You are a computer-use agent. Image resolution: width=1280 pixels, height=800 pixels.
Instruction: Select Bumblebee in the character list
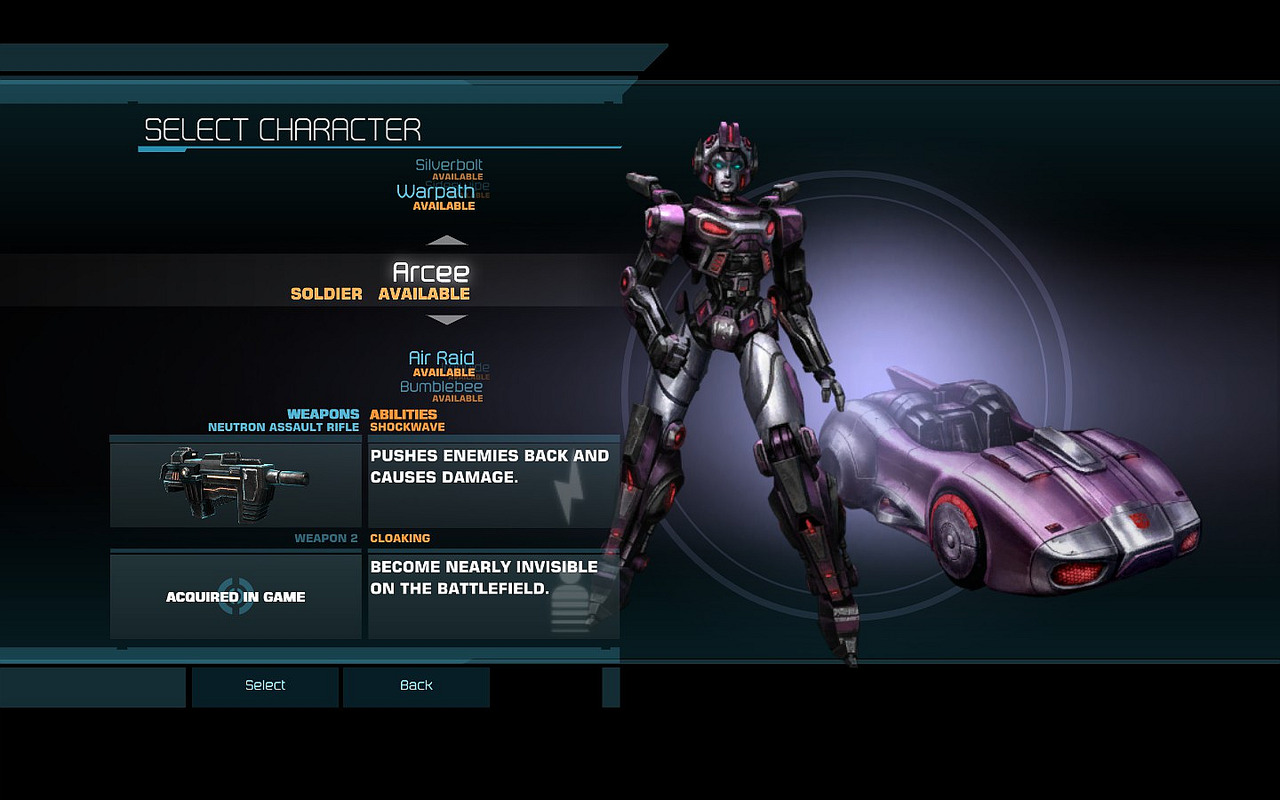(x=441, y=386)
